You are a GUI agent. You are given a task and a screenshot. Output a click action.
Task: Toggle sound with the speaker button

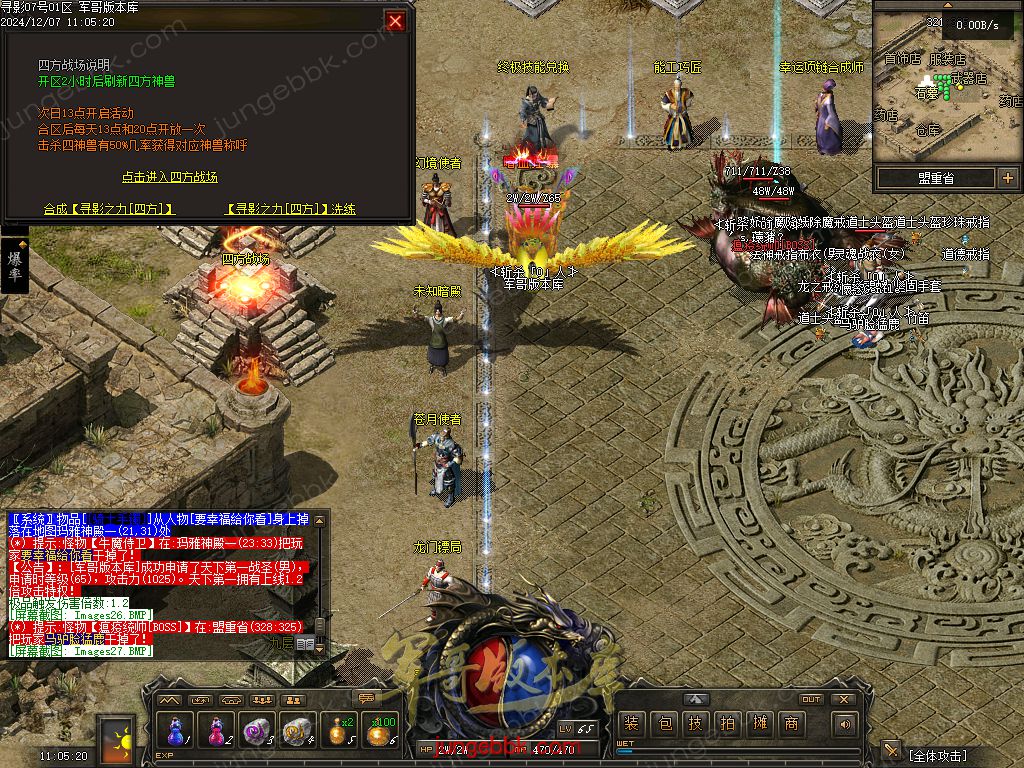coord(845,724)
